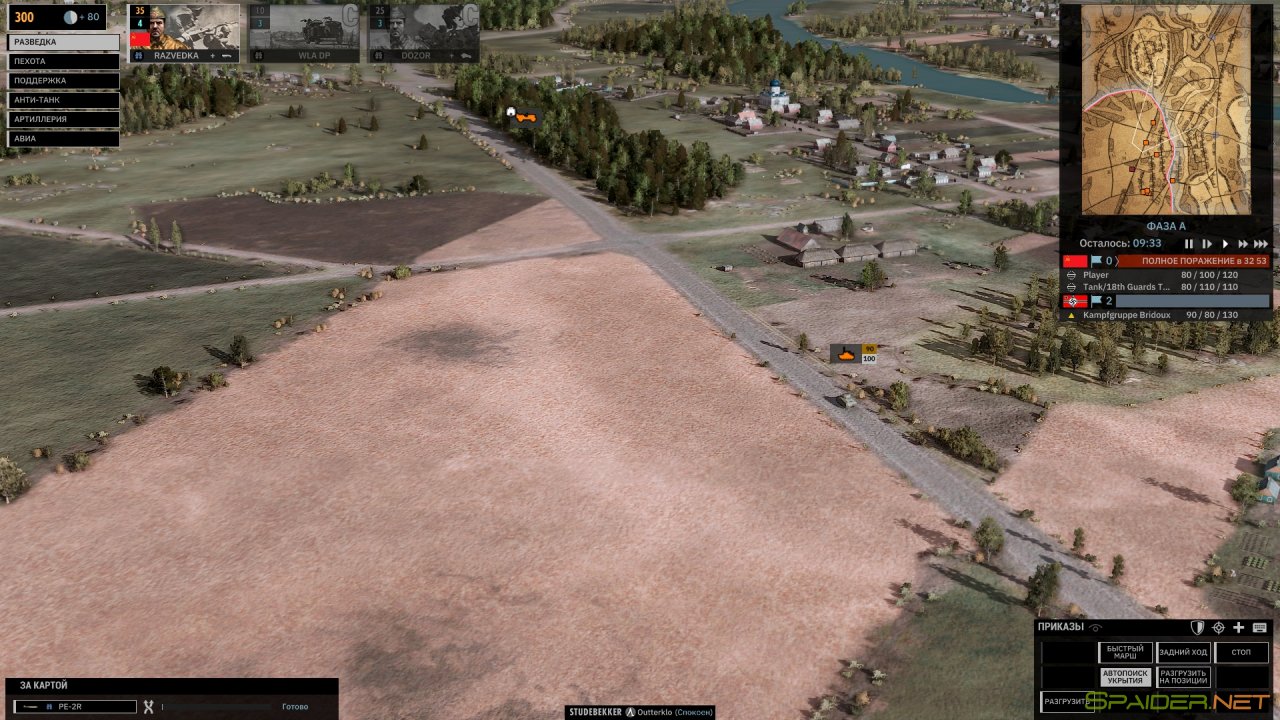Order БЫСТРЫЙ МАРШ for the unit
The image size is (1280, 720).
pyautogui.click(x=1126, y=652)
